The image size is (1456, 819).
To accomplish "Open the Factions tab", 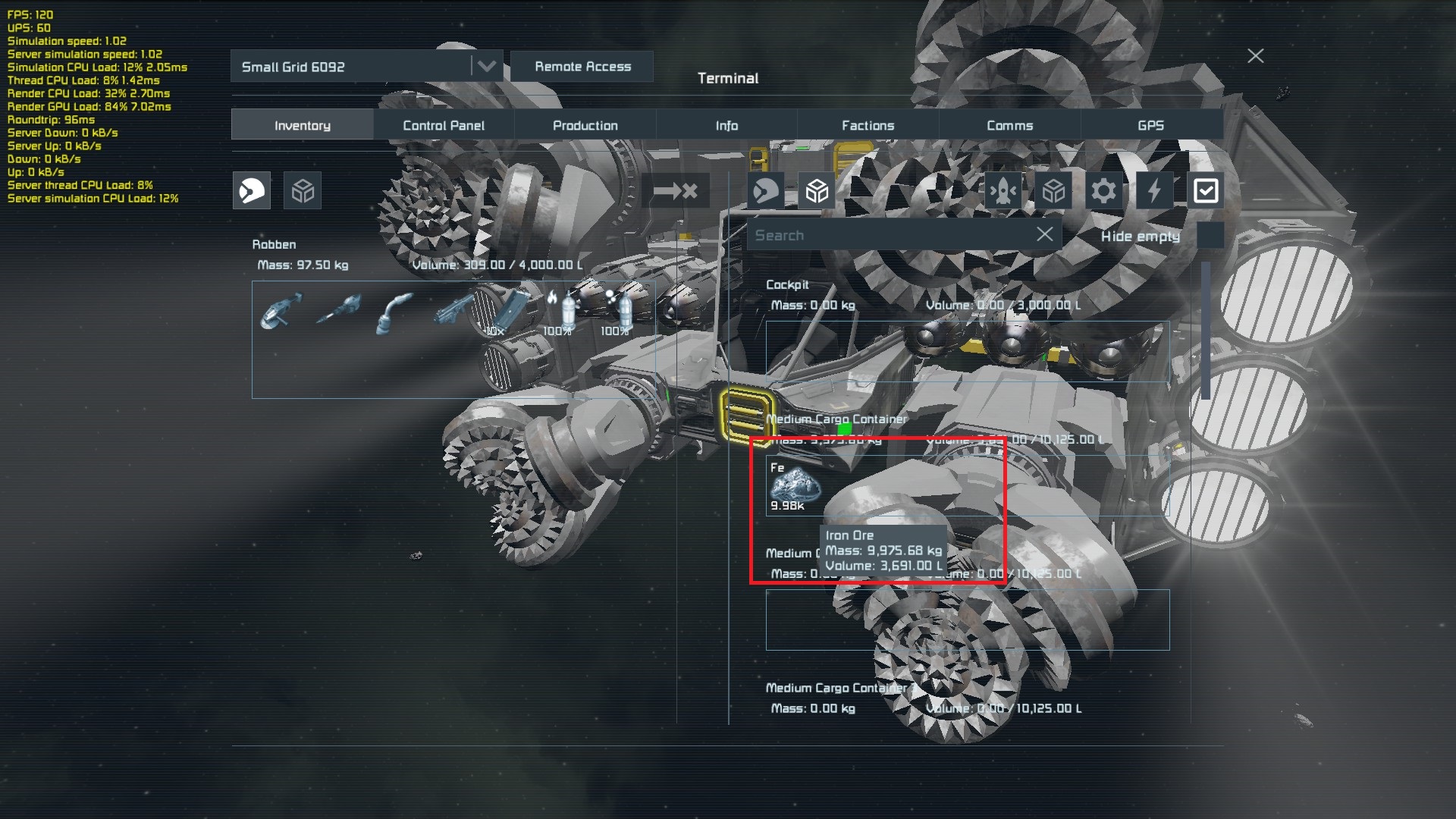I will pos(868,125).
